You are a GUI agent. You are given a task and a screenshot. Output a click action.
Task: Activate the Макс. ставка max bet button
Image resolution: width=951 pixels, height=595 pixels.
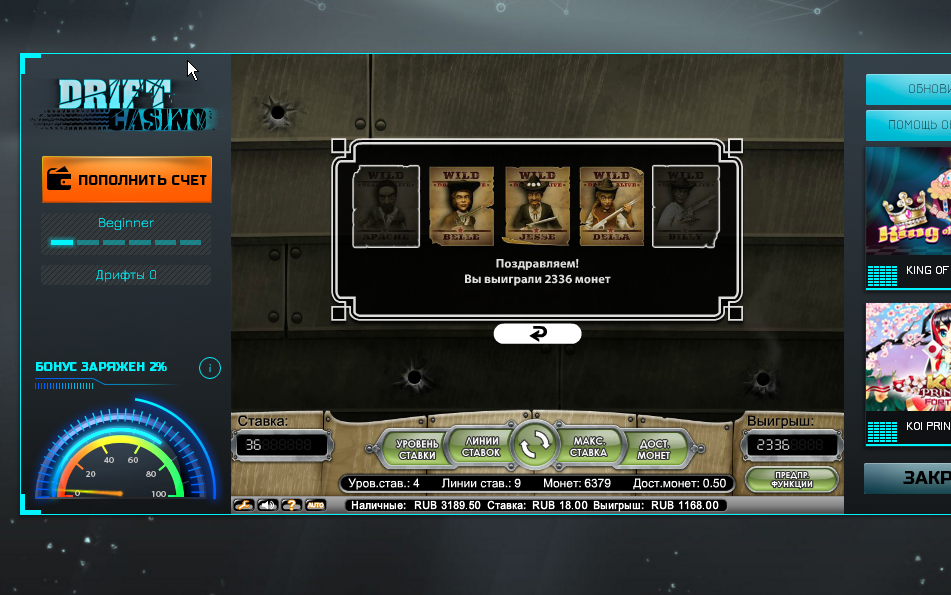(590, 446)
